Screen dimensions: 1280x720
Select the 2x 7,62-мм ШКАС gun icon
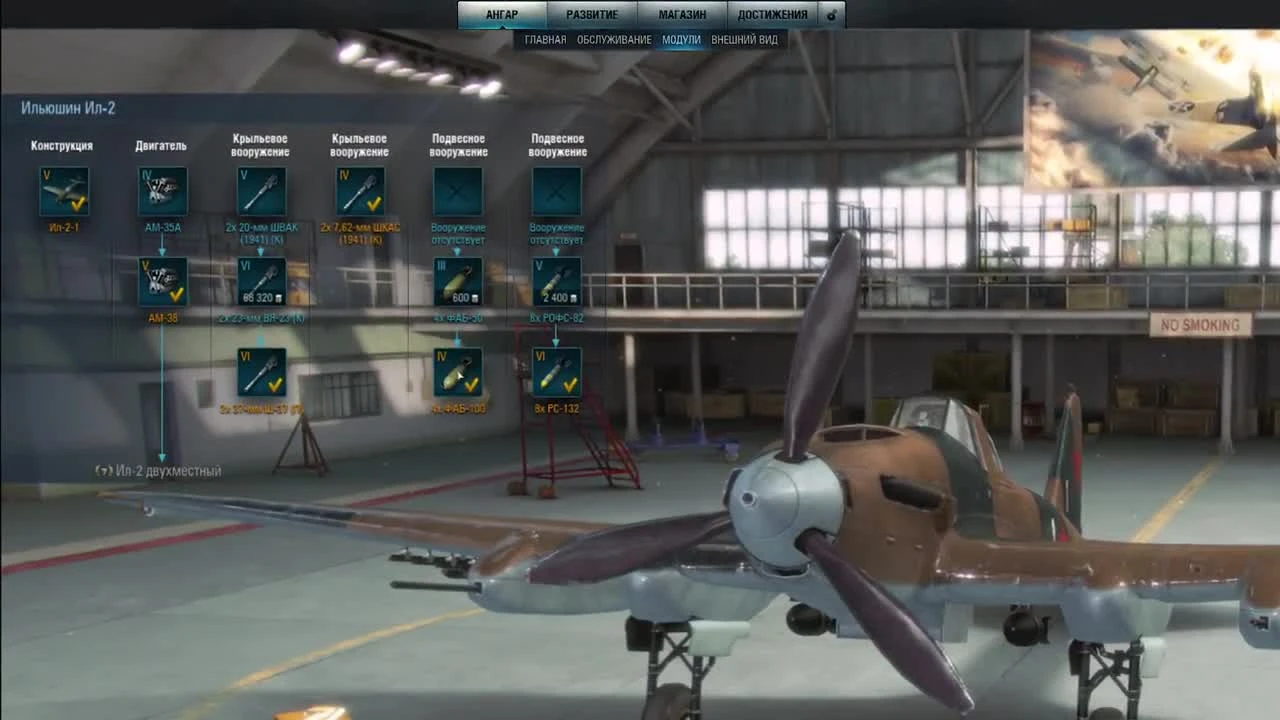coord(359,190)
